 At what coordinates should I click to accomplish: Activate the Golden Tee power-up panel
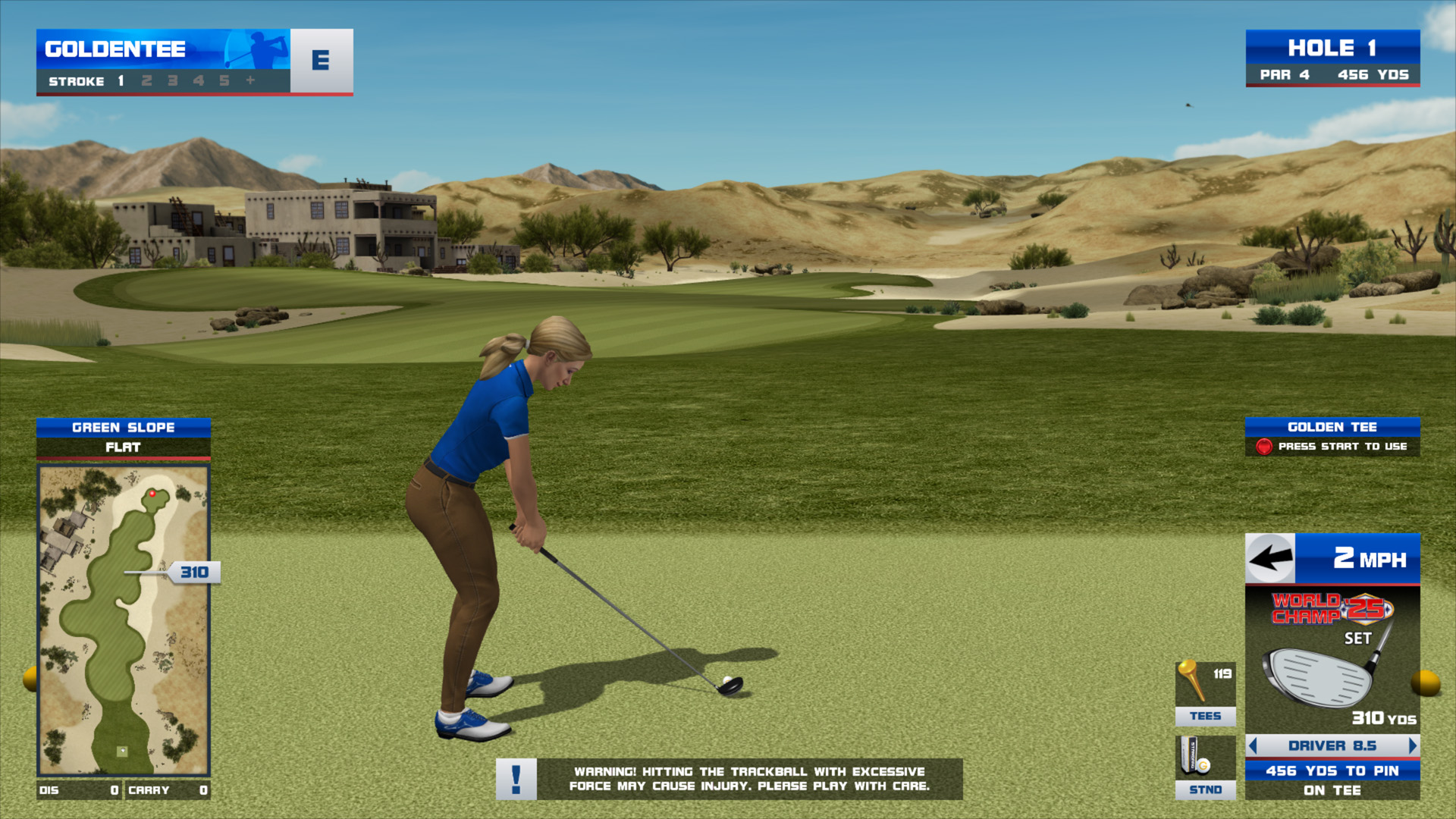1332,437
